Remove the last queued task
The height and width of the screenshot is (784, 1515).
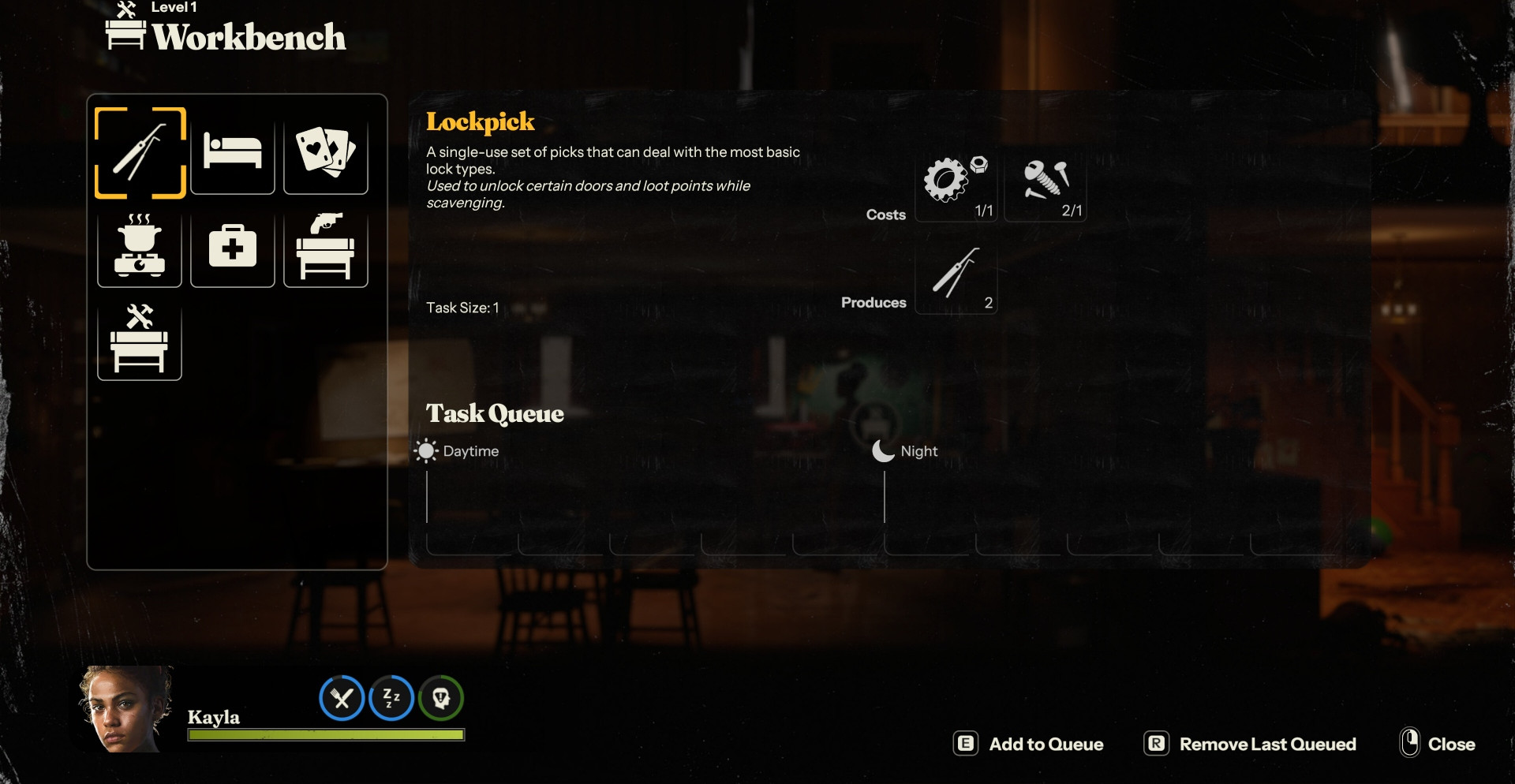click(1250, 744)
